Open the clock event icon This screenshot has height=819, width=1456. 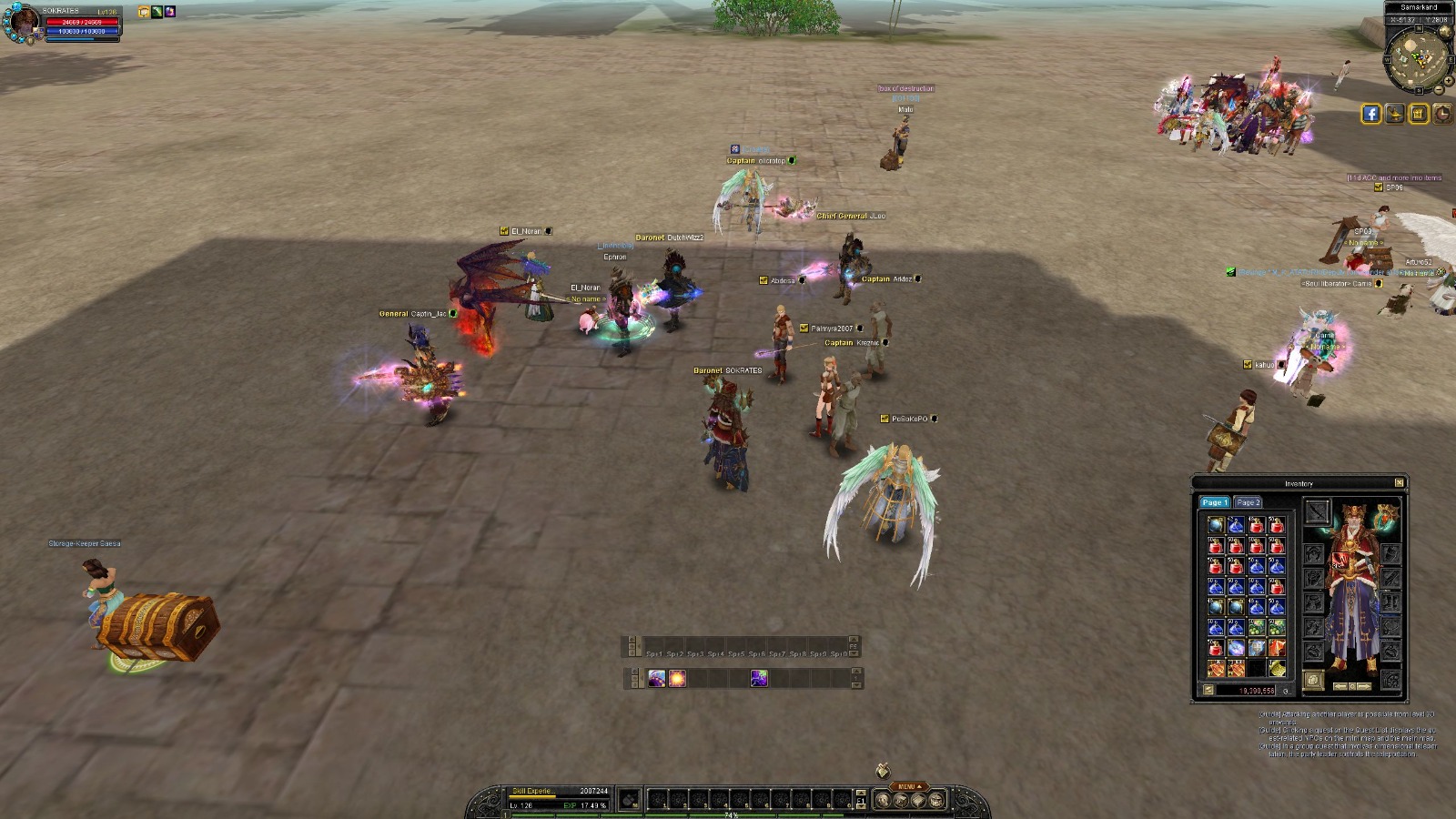tap(1442, 114)
